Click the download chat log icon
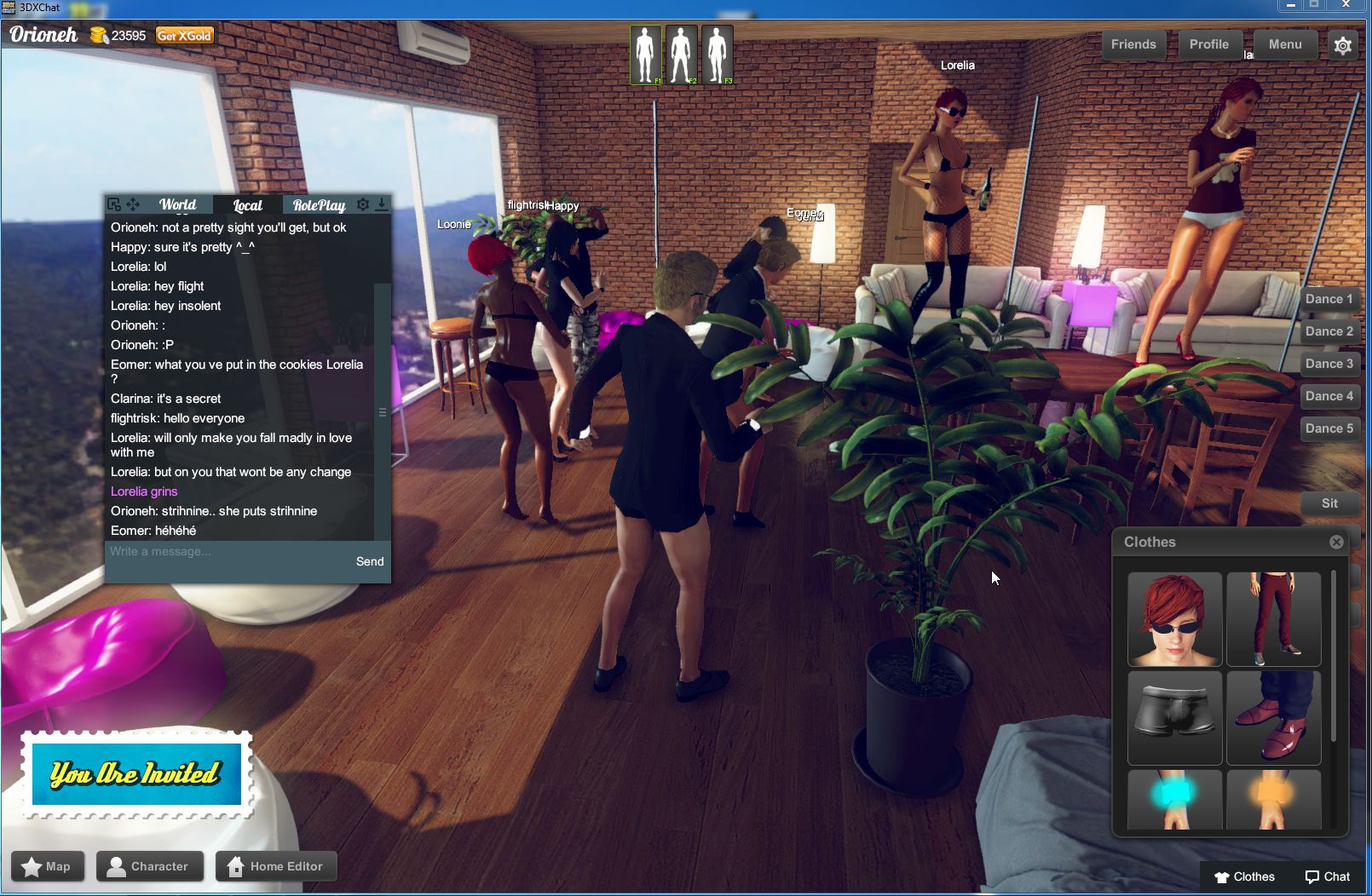Image resolution: width=1372 pixels, height=896 pixels. pos(381,204)
